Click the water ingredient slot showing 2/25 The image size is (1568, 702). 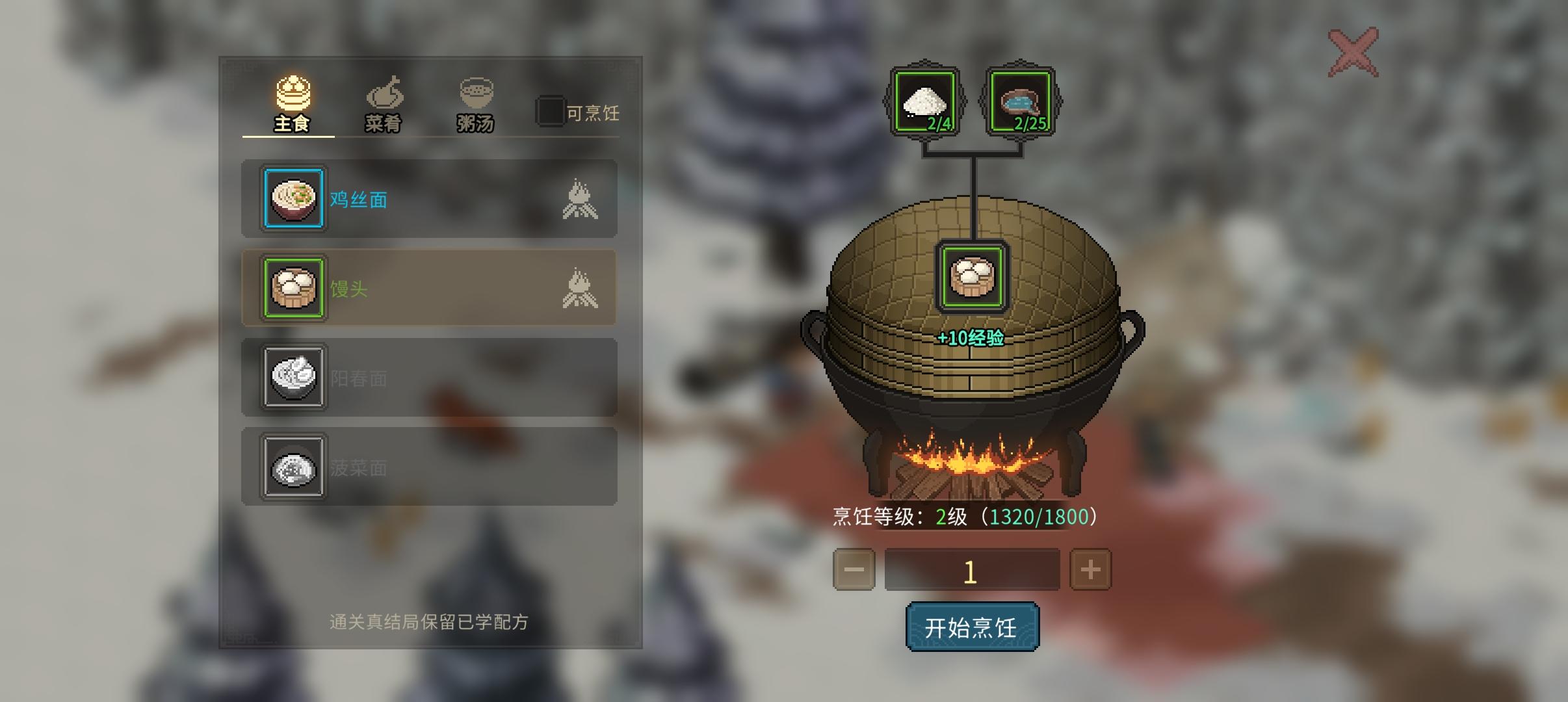click(1022, 101)
